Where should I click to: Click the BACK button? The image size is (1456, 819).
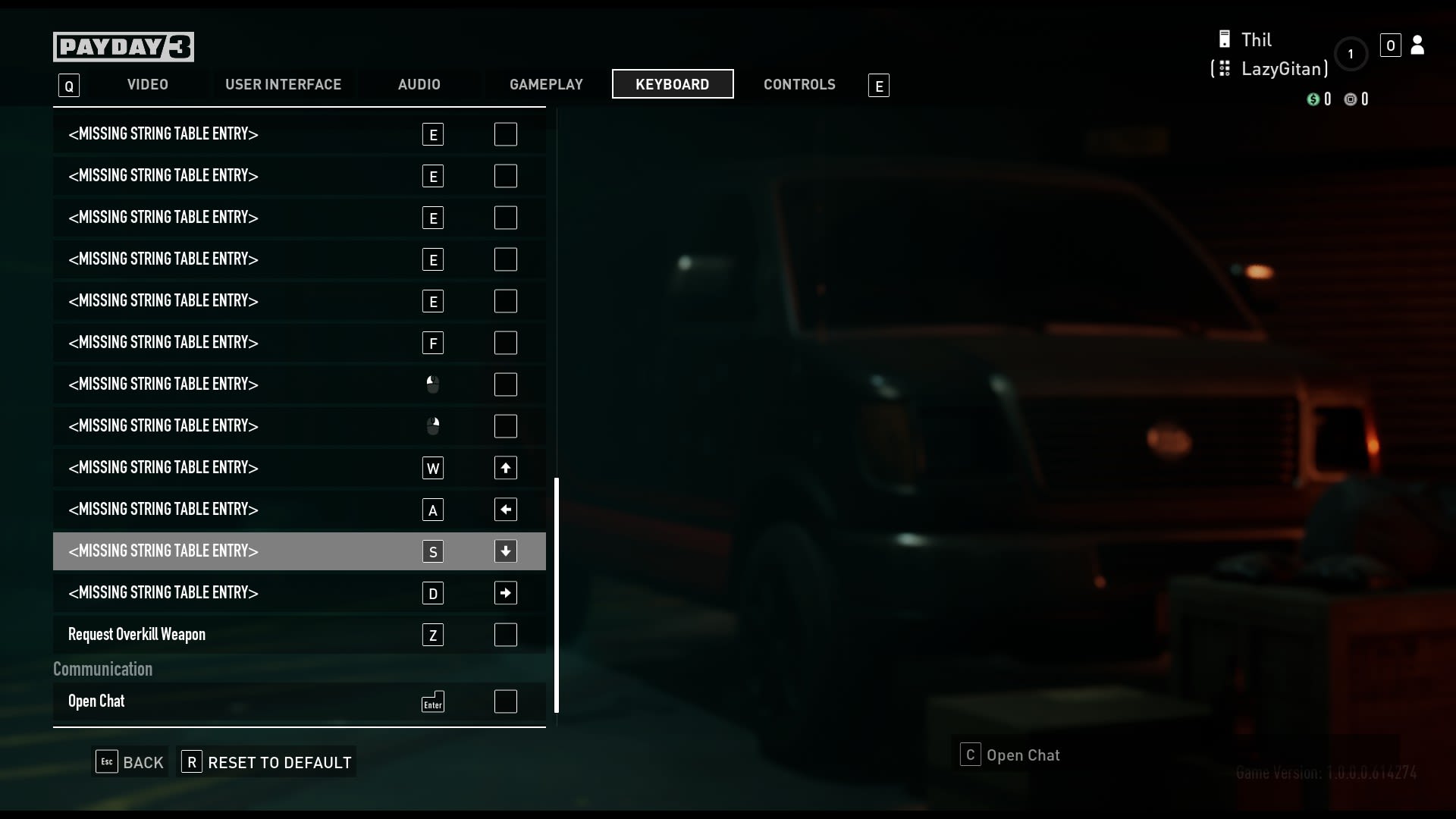(x=129, y=762)
